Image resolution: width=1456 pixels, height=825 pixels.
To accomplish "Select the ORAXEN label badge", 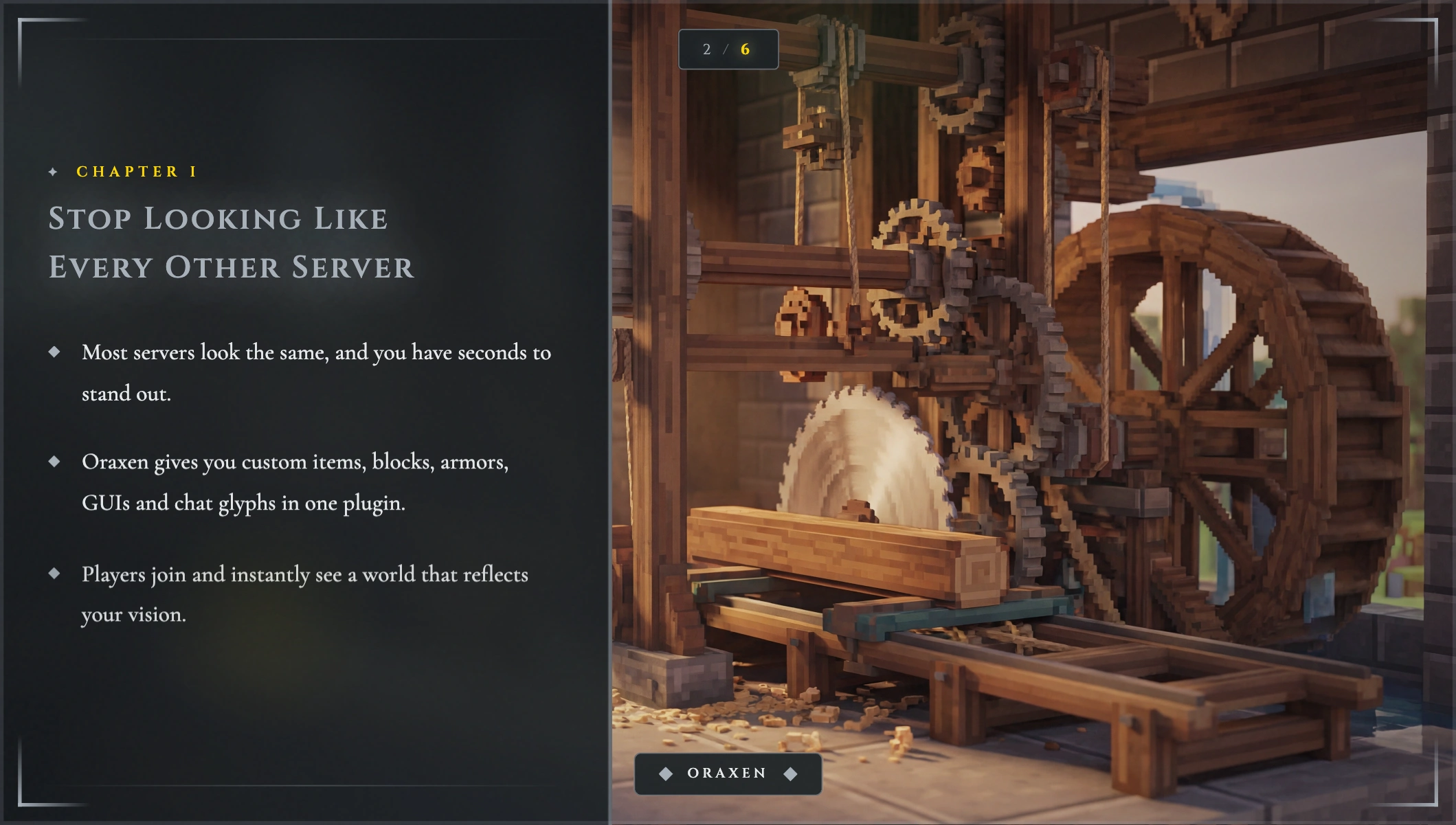I will (728, 773).
